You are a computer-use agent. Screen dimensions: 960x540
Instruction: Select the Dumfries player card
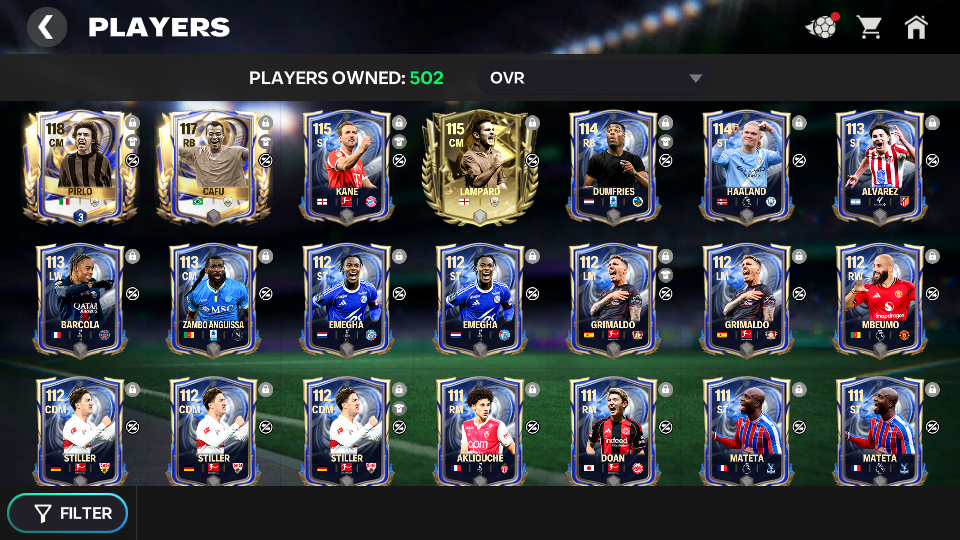(x=613, y=165)
